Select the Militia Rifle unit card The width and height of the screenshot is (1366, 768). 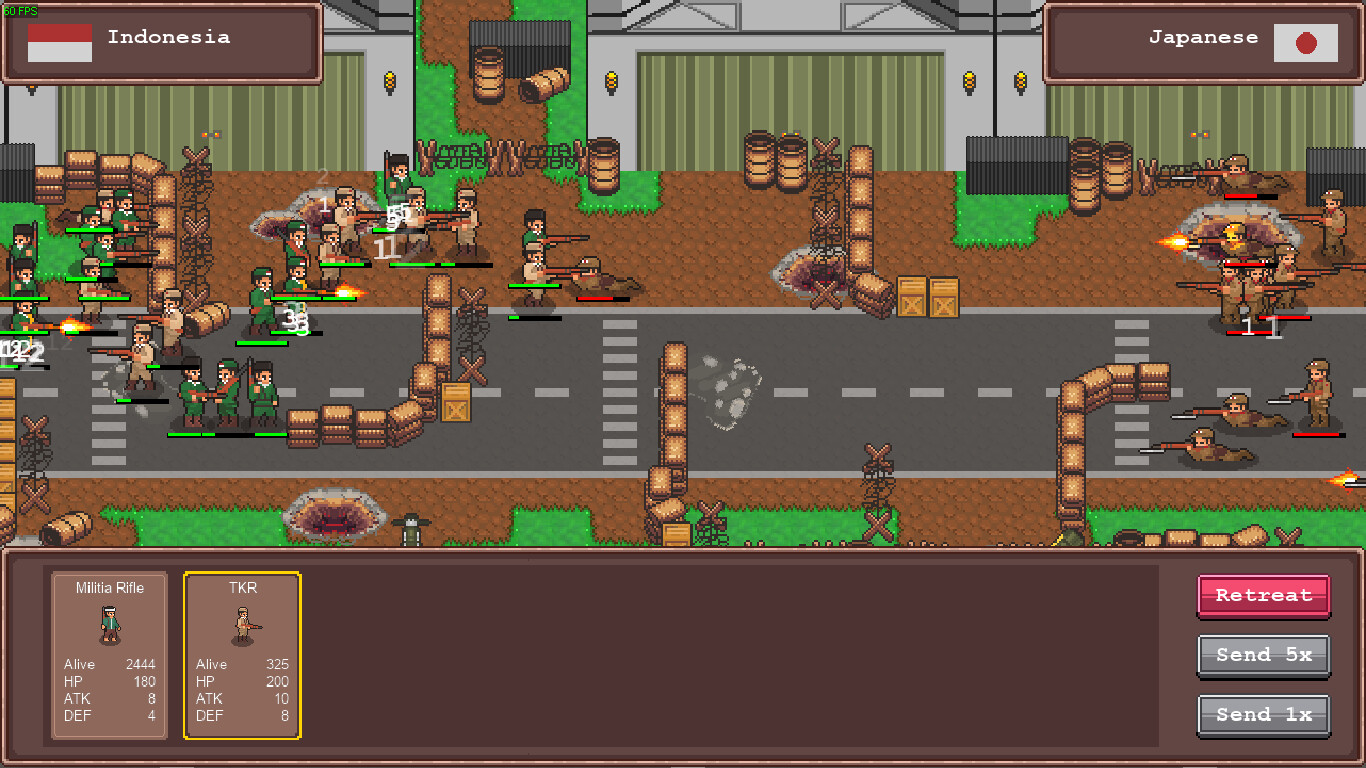108,655
